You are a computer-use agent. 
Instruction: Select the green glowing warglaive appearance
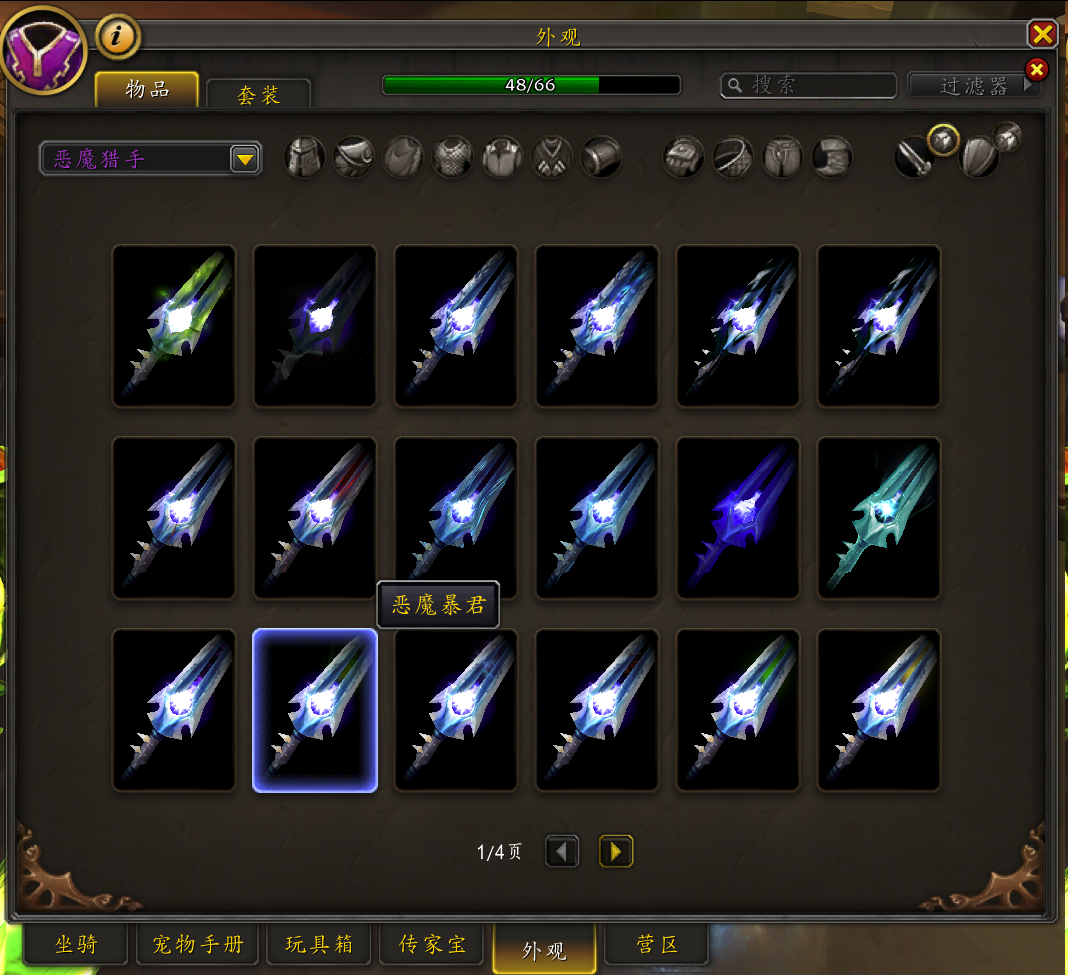pos(174,326)
